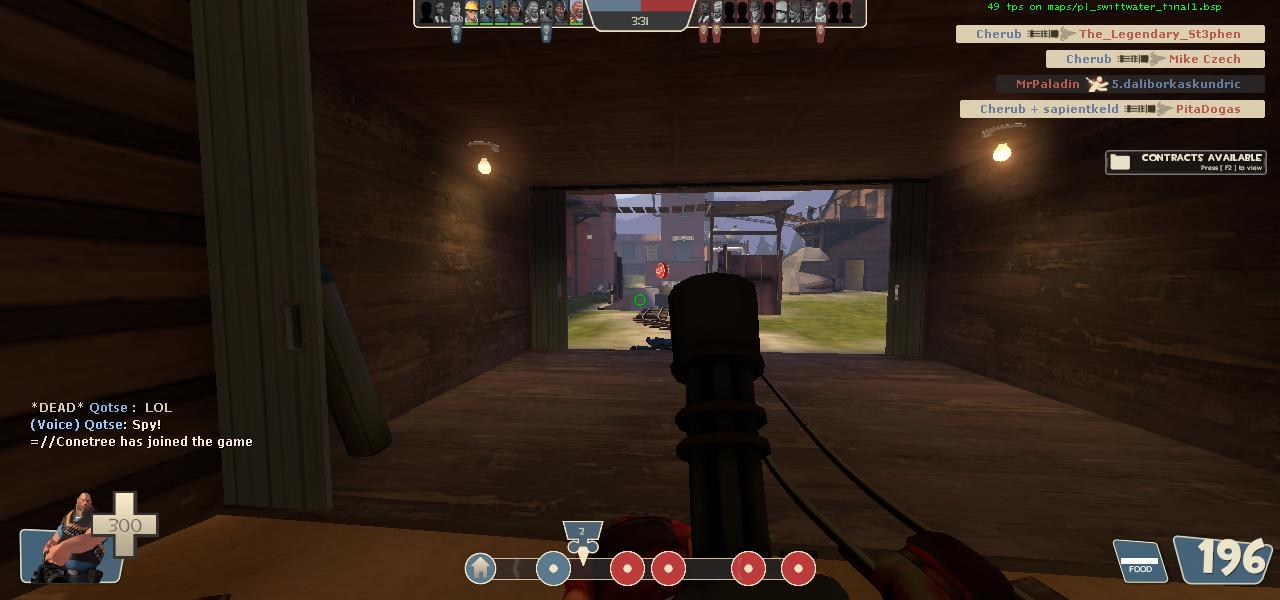Click the Conetree joined the game chat line
This screenshot has height=600, width=1280.
click(141, 442)
